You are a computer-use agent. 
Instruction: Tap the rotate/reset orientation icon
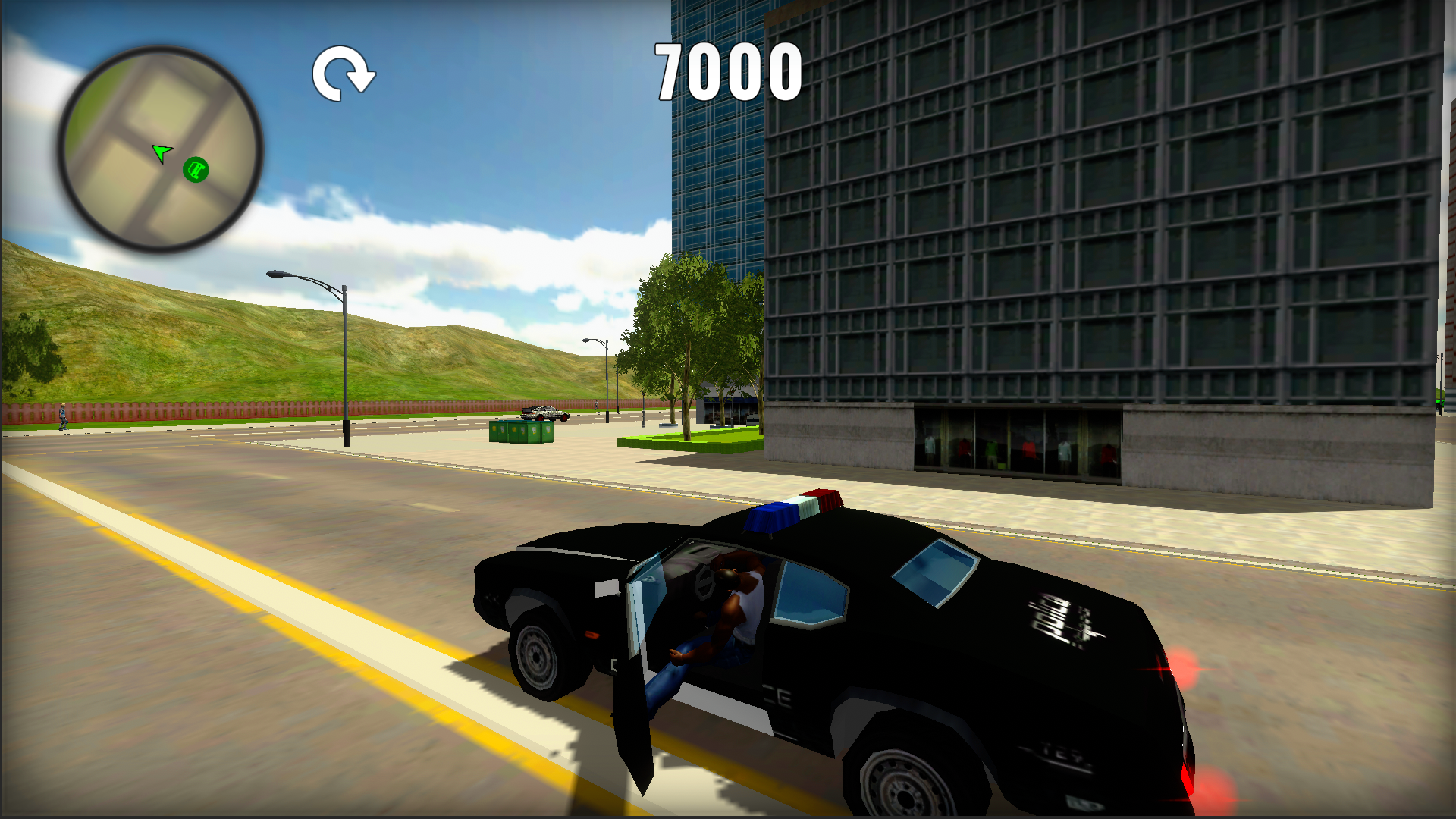click(343, 73)
